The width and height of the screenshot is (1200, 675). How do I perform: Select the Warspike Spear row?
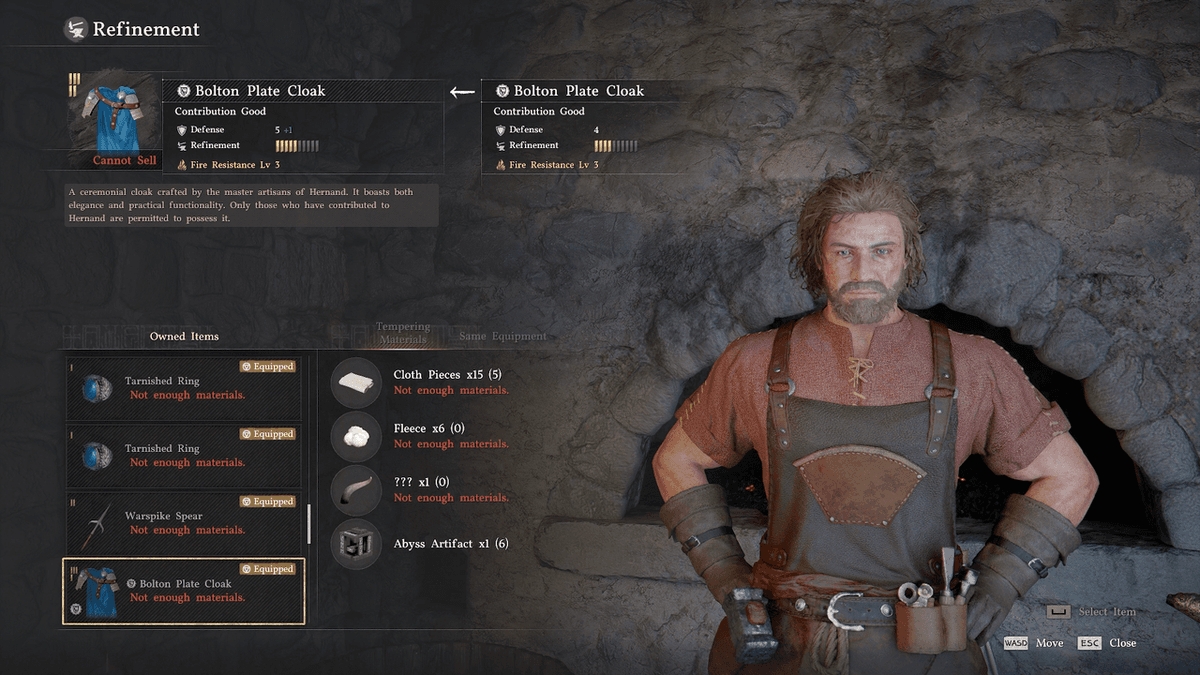click(x=183, y=523)
